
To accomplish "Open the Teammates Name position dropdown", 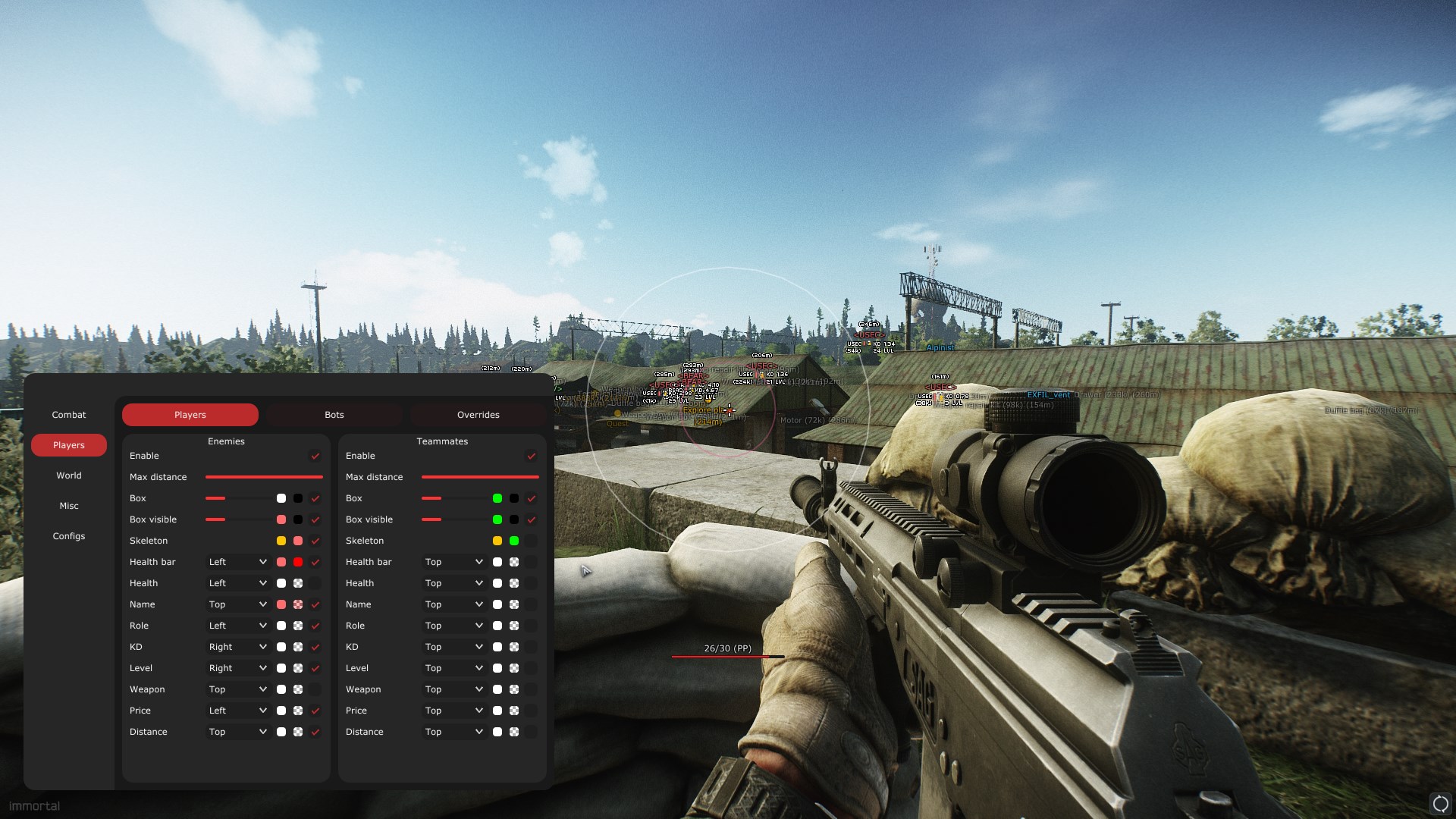I will point(453,604).
